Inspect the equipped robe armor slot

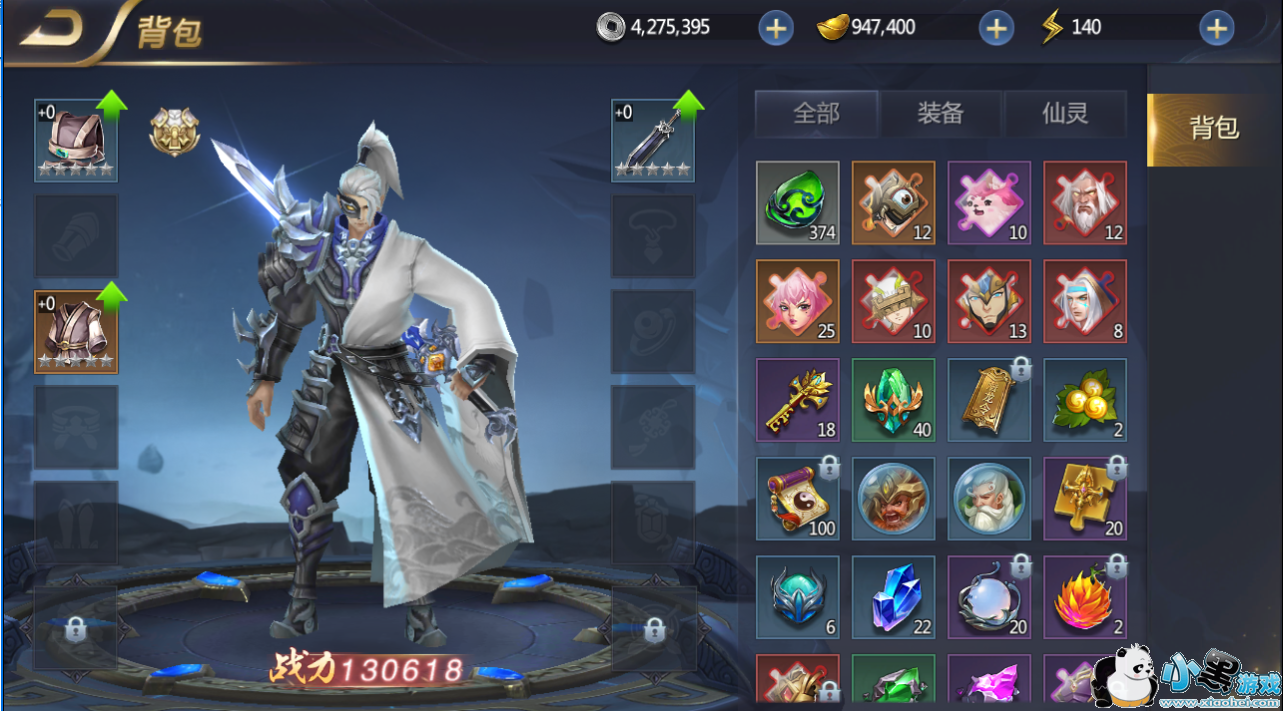tap(76, 332)
